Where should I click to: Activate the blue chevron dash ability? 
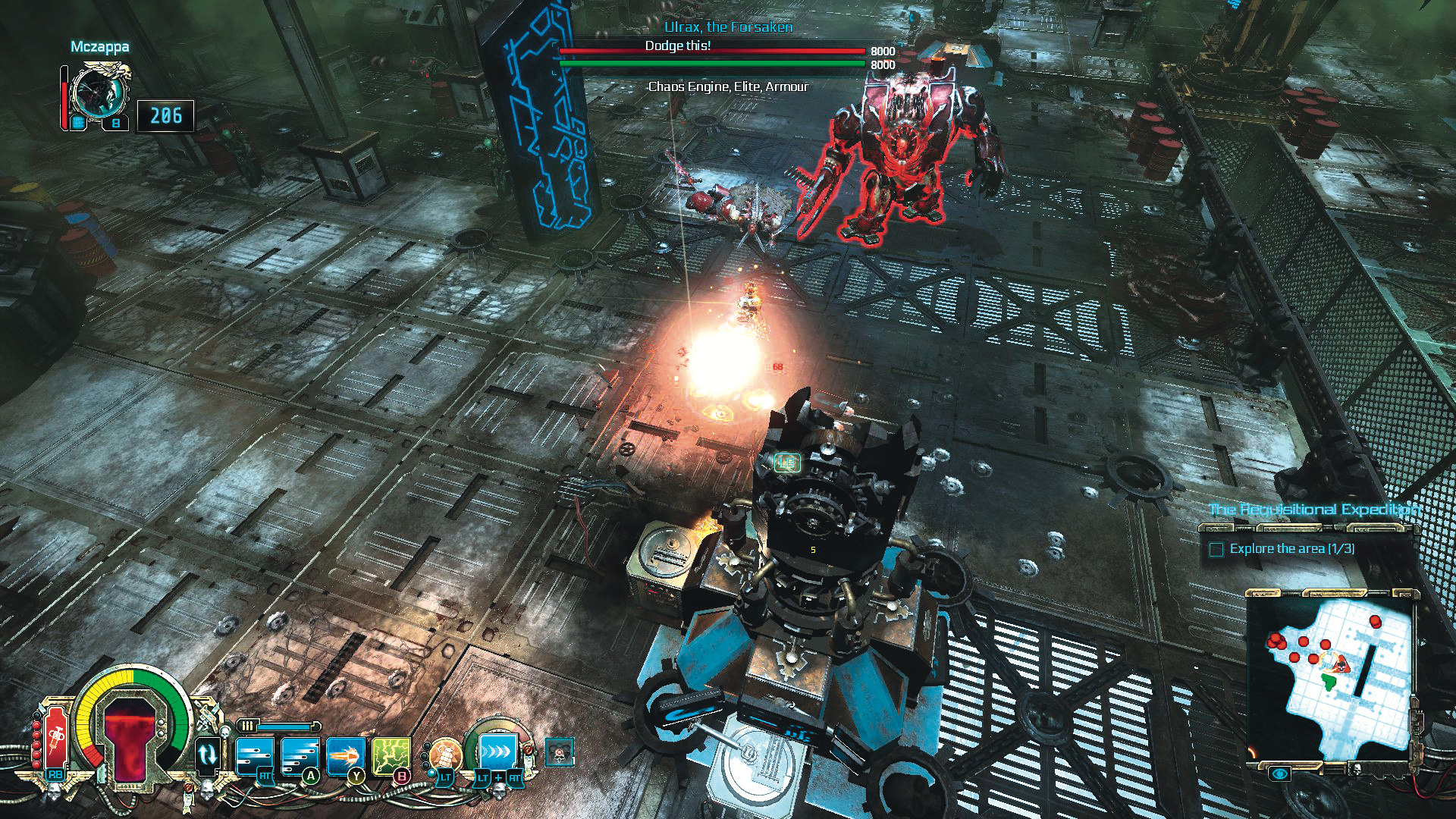(497, 753)
